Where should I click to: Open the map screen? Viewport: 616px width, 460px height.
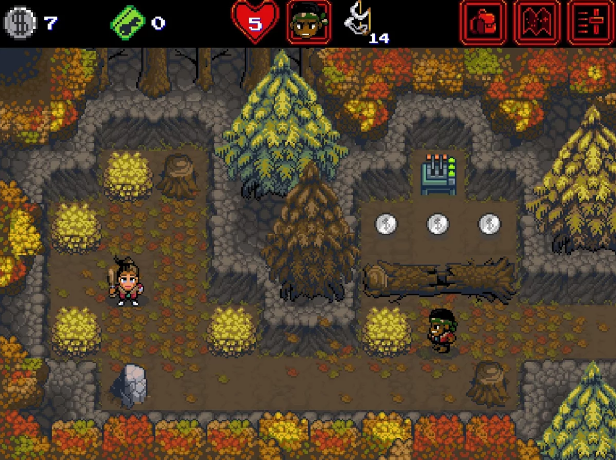[536, 22]
